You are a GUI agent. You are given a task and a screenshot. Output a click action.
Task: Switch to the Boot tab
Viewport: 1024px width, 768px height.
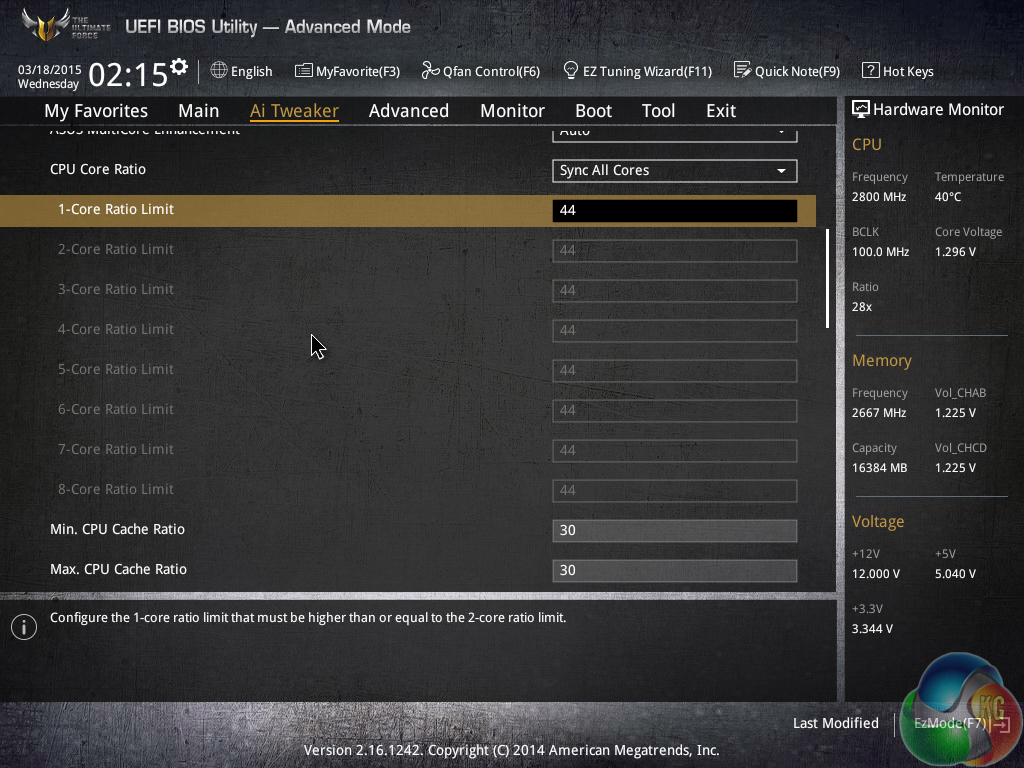tap(593, 111)
